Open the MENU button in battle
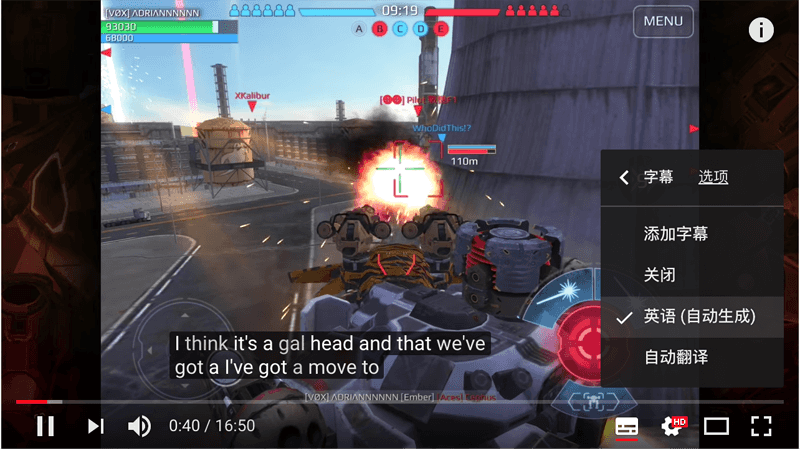The height and width of the screenshot is (449, 800). tap(663, 21)
